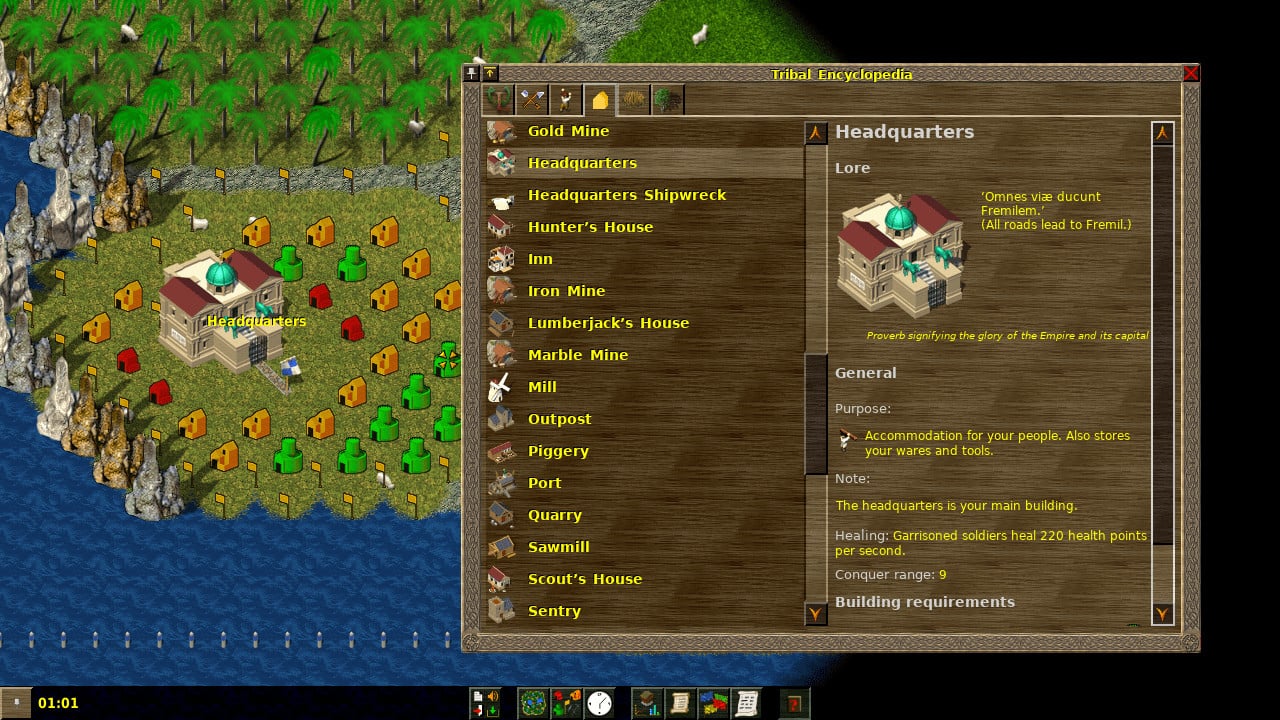Open the general statistics graph icon

[x=647, y=703]
